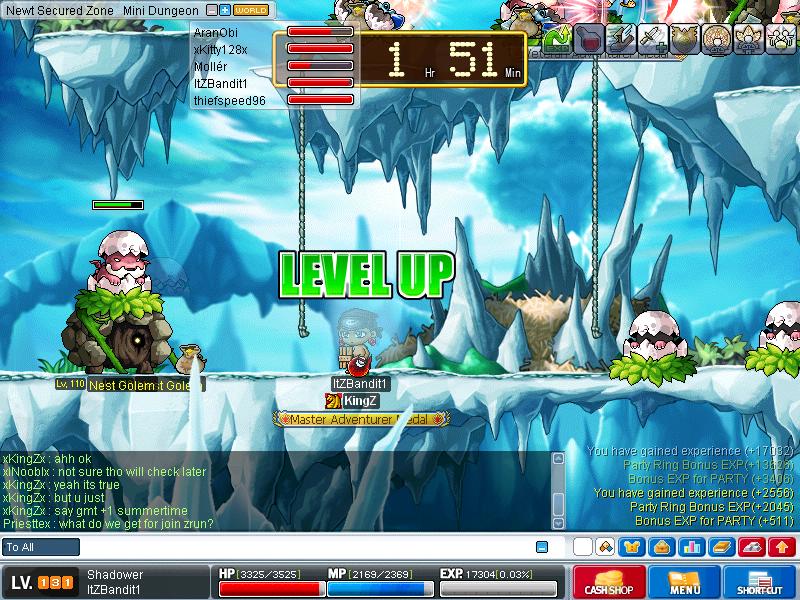Open the equipment shirt icon button
The height and width of the screenshot is (600, 800).
(632, 547)
